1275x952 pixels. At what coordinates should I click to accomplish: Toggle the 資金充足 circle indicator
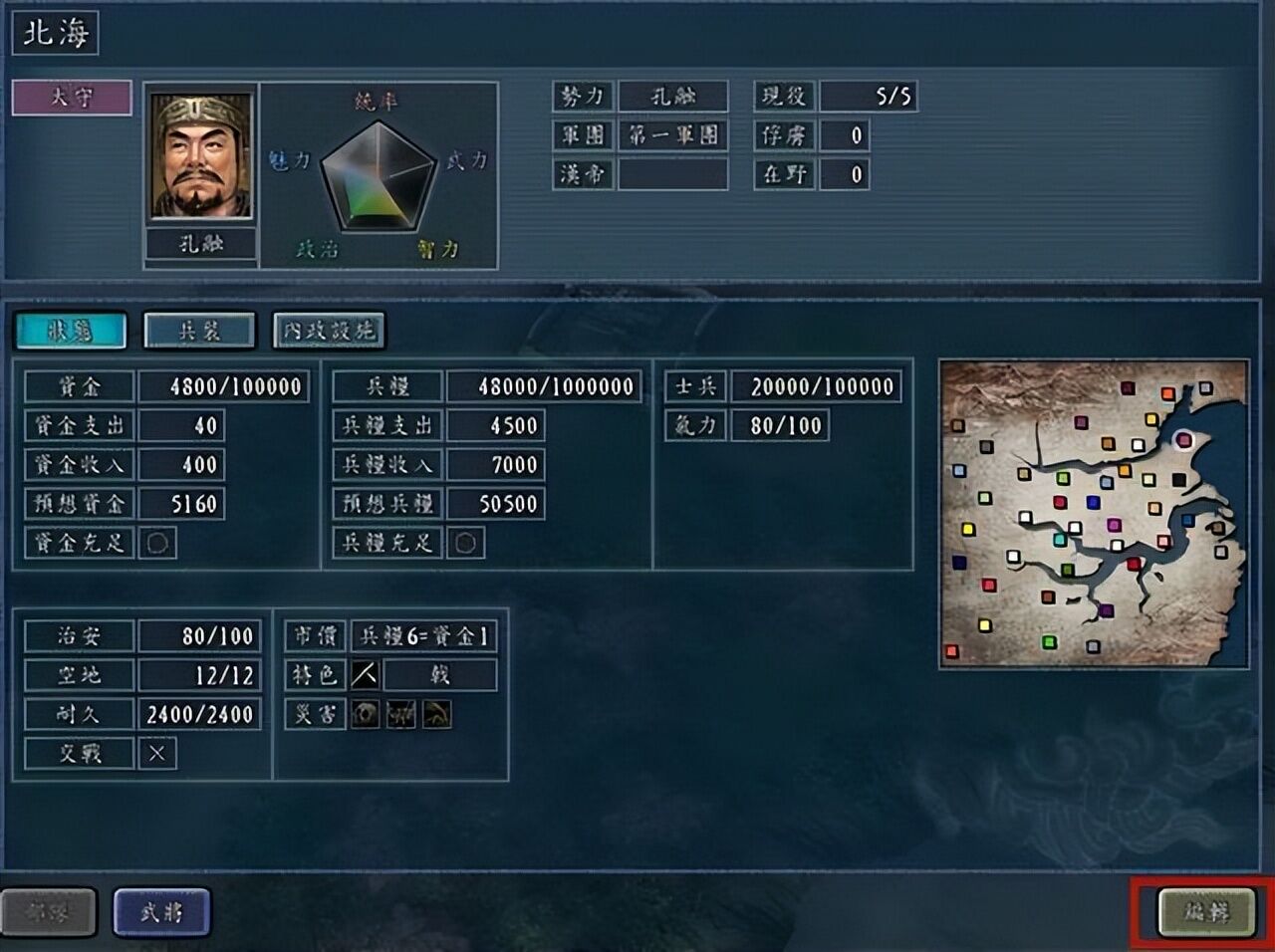[157, 544]
